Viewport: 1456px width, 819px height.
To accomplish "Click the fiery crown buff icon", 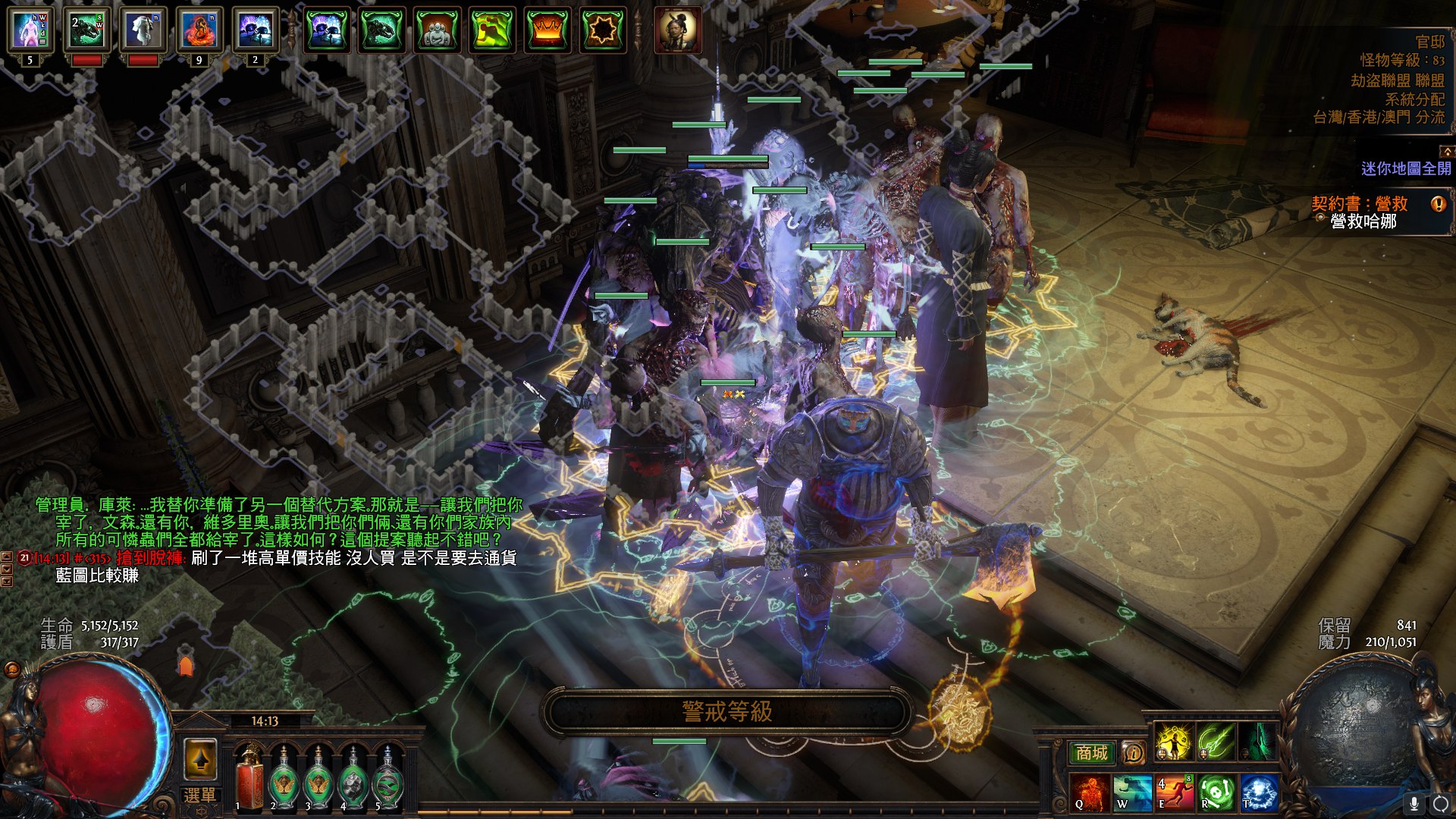I will (547, 31).
